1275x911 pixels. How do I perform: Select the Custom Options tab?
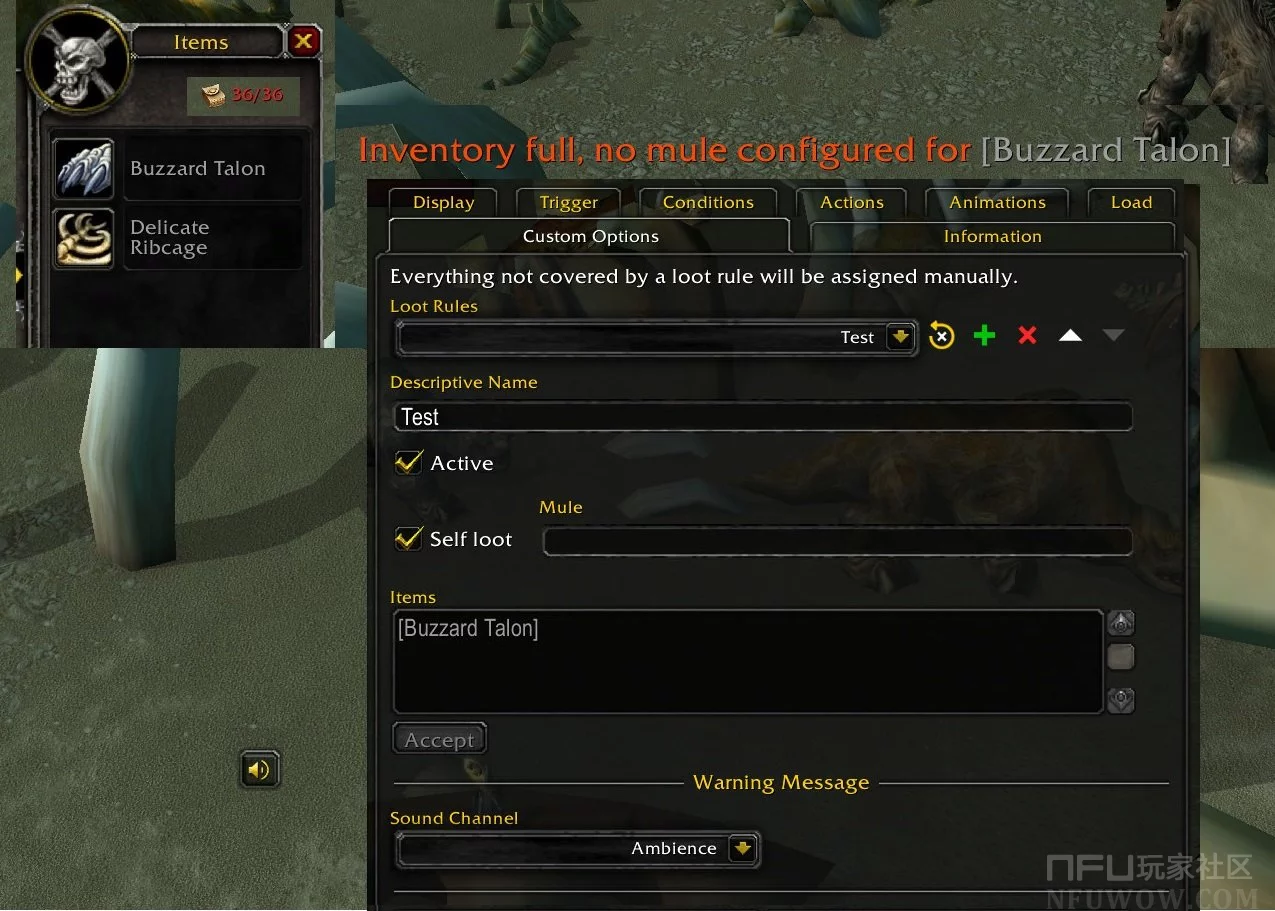pyautogui.click(x=590, y=236)
